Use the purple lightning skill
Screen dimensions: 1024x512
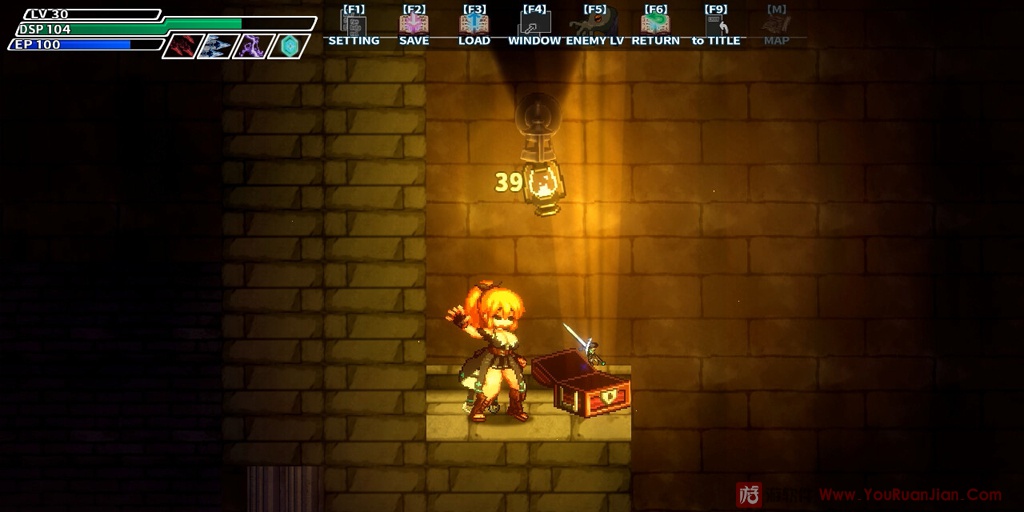(252, 46)
